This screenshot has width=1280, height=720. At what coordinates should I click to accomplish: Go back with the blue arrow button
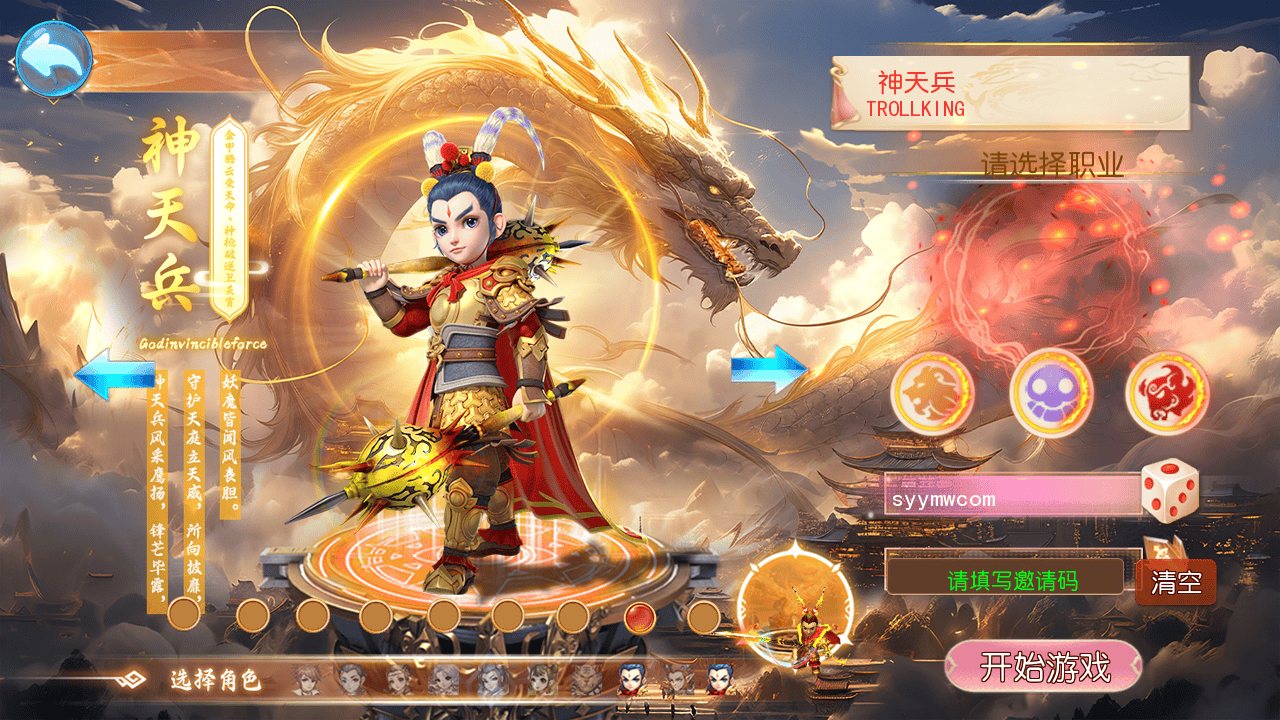click(x=54, y=60)
